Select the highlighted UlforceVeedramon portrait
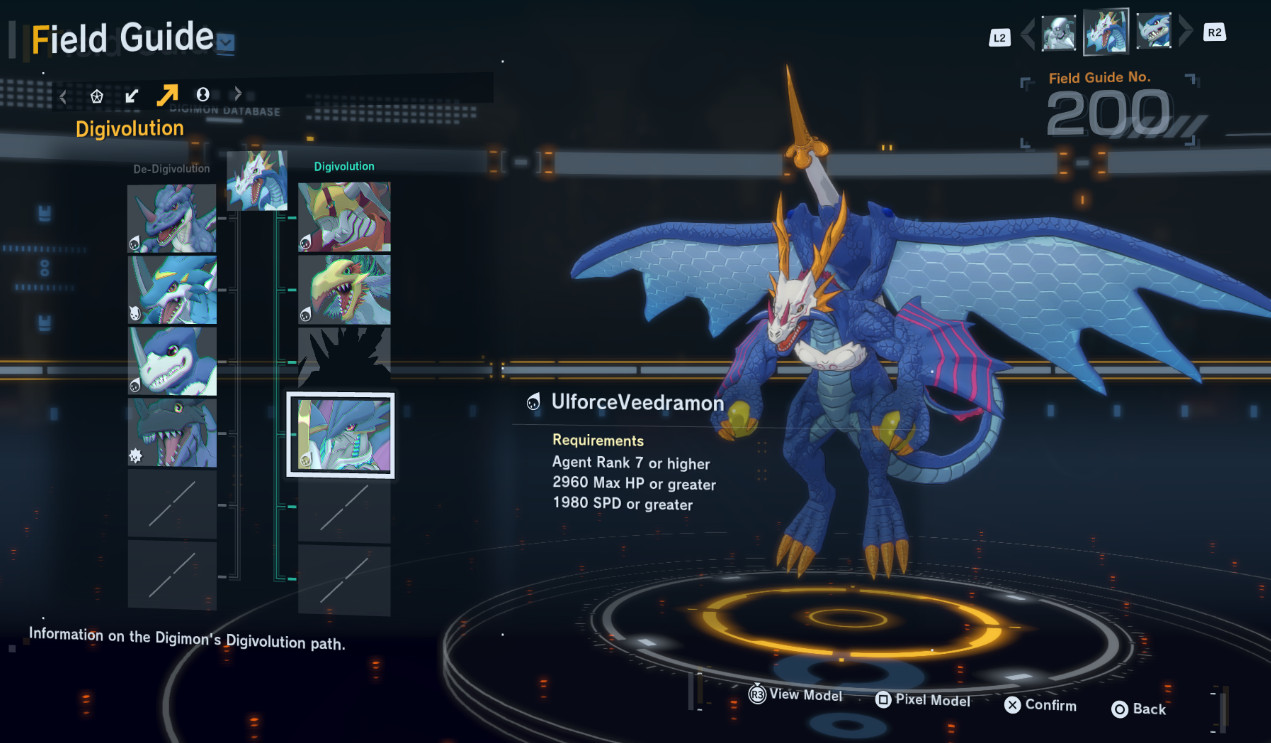The width and height of the screenshot is (1271, 743). pyautogui.click(x=341, y=435)
